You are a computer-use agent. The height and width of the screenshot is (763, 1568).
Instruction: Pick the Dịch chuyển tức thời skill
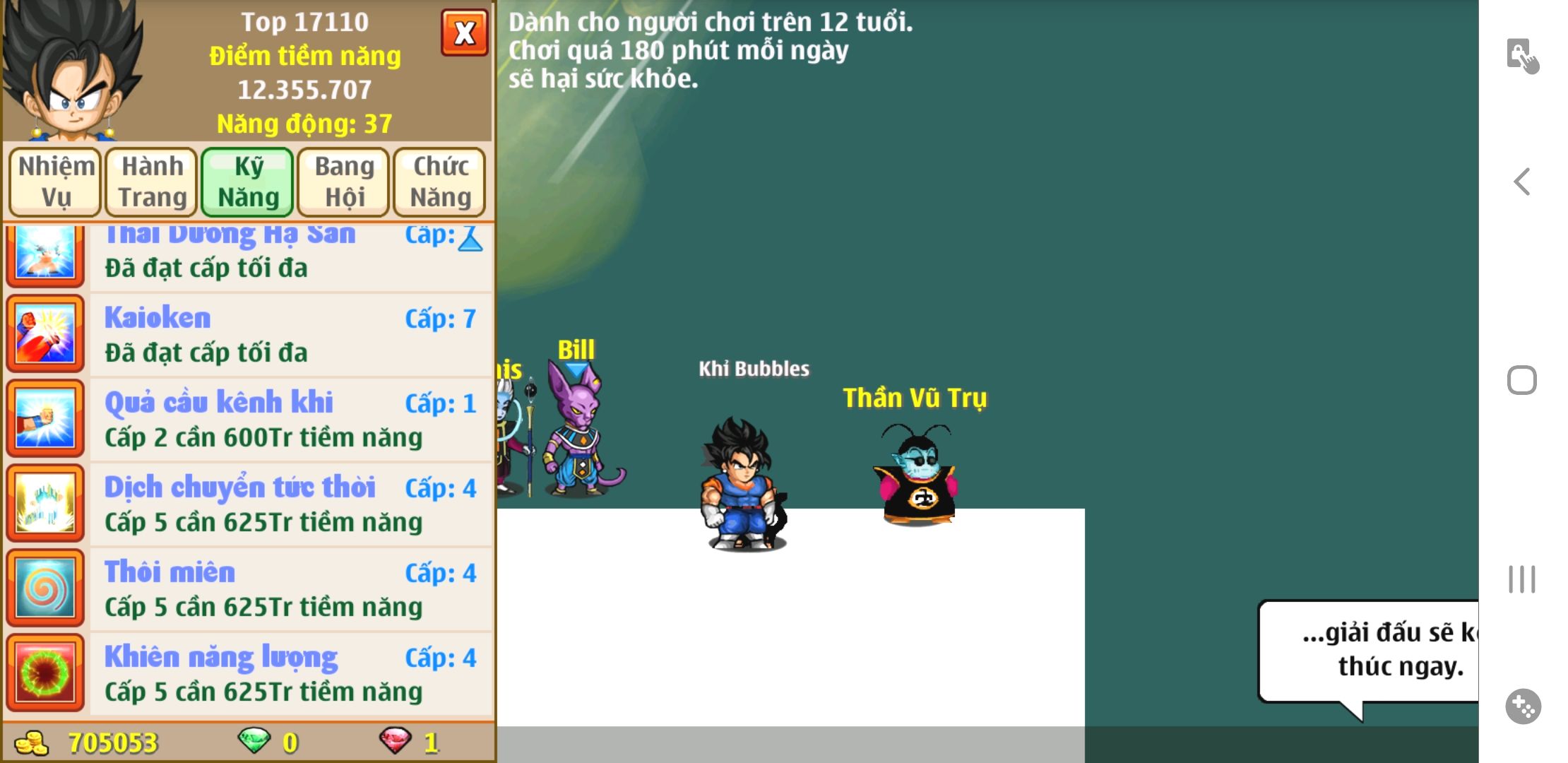pyautogui.click(x=290, y=504)
